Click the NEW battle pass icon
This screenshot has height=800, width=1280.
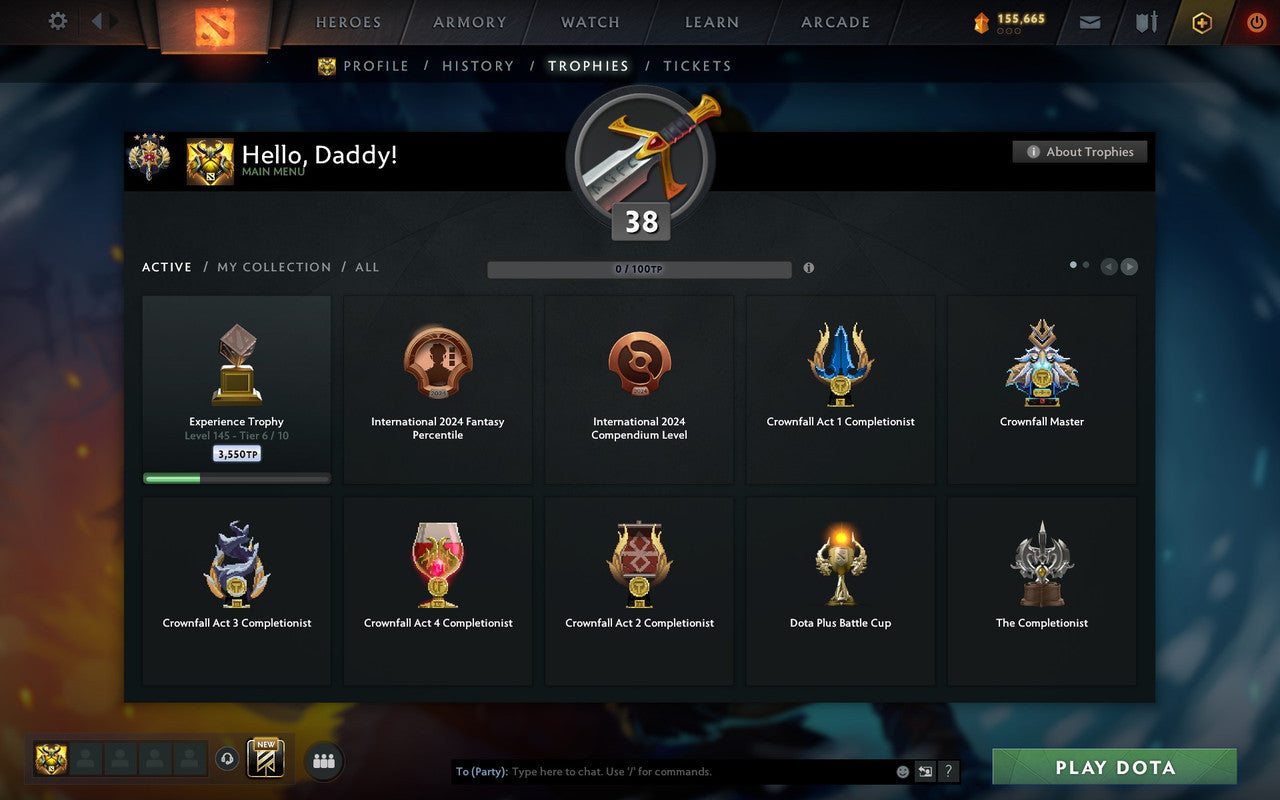click(266, 758)
